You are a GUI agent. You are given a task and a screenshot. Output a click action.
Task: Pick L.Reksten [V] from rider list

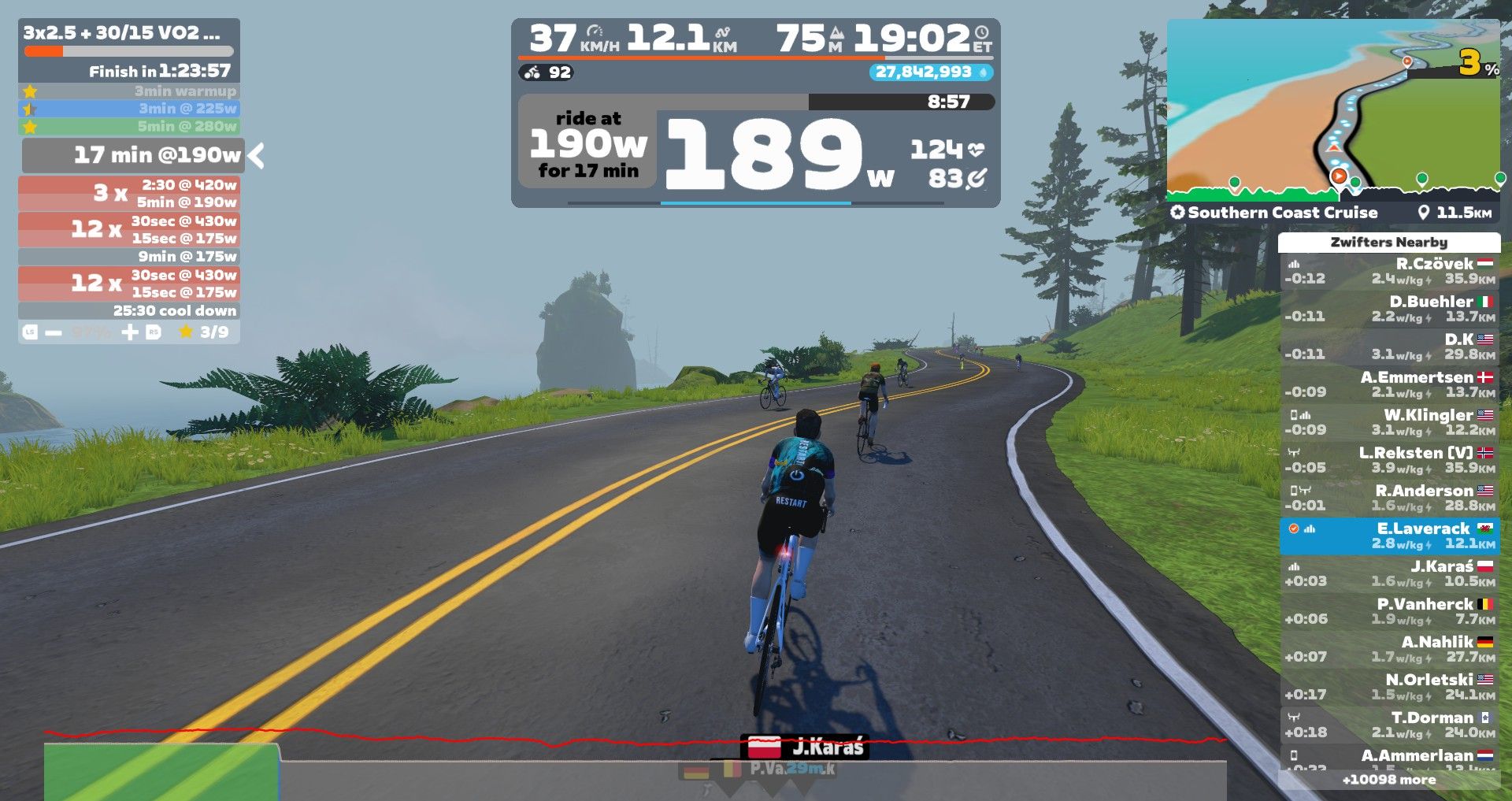pos(1389,460)
